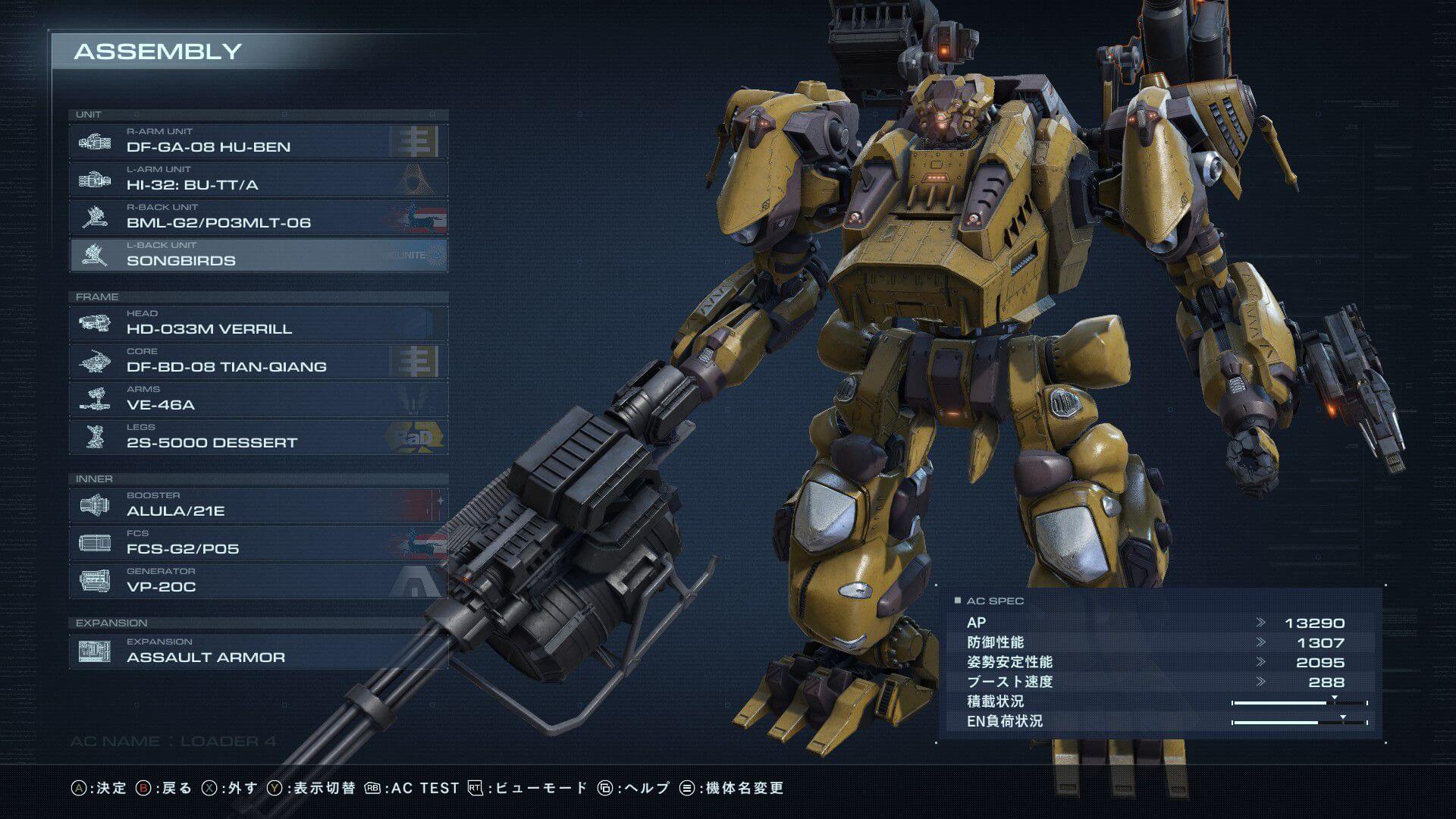Choose the LEGS part 2S-5000 DESSERT
This screenshot has height=819, width=1456.
pyautogui.click(x=258, y=437)
